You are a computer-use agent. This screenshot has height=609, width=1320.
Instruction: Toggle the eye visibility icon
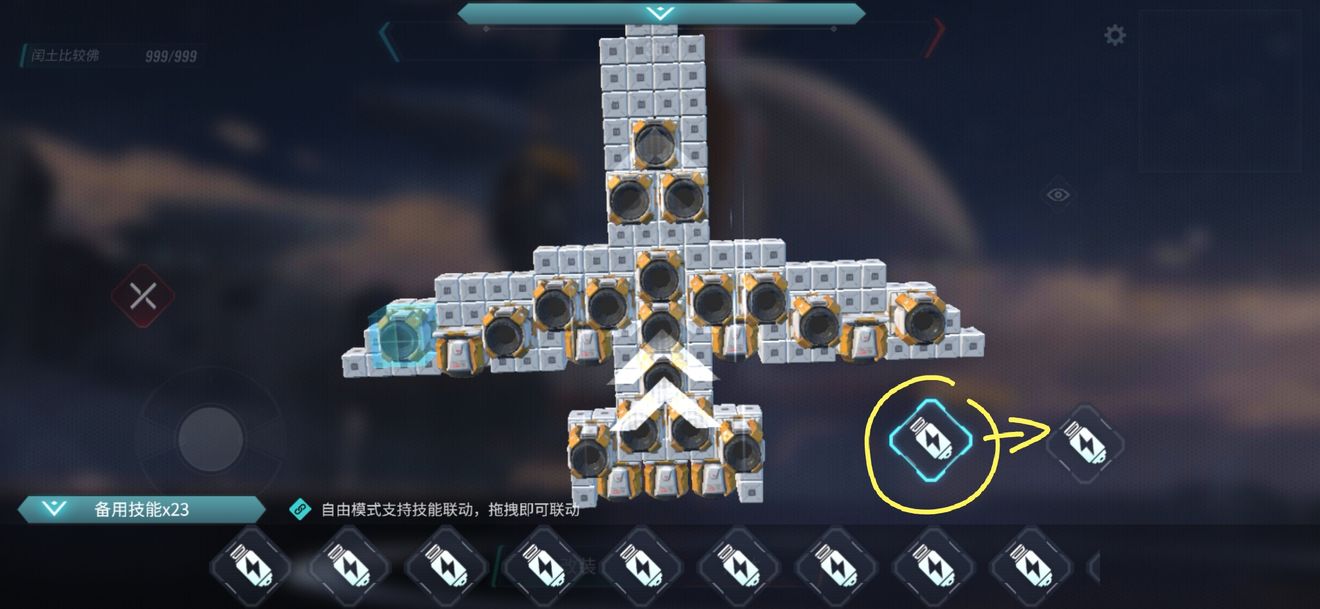1058,195
